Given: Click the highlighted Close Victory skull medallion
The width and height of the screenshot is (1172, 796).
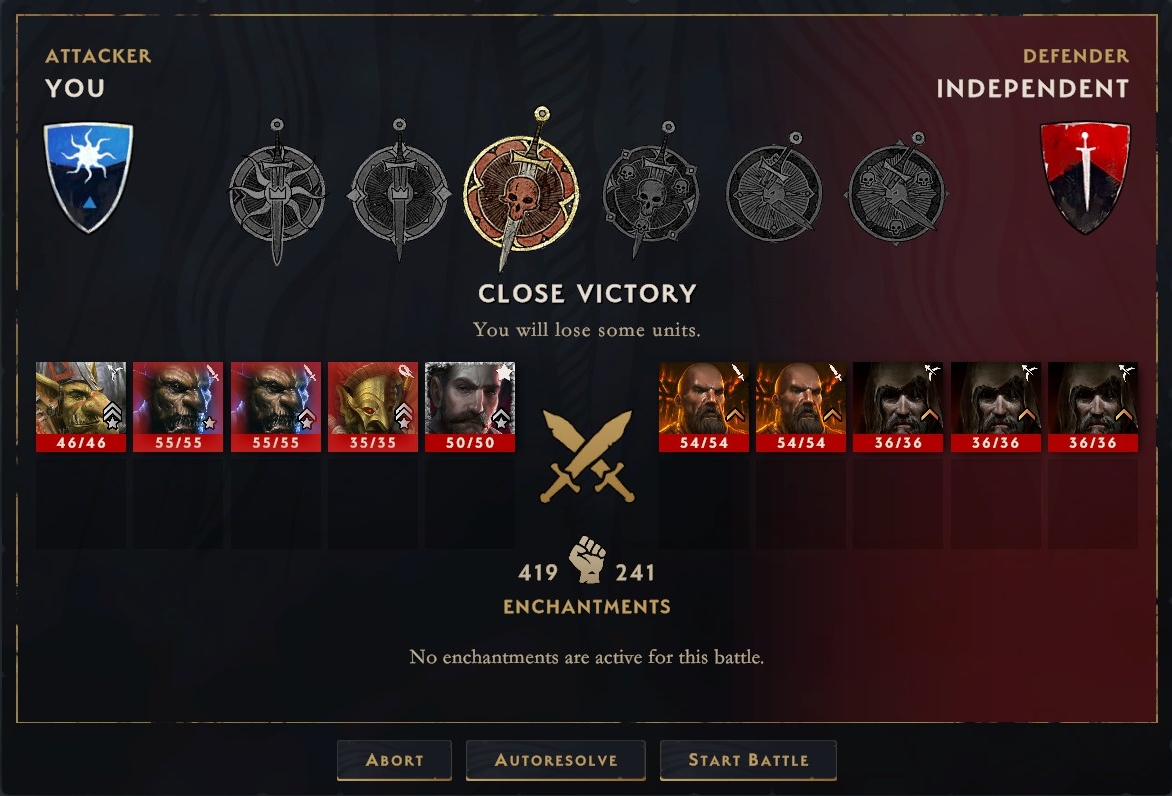Looking at the screenshot, I should pyautogui.click(x=520, y=189).
